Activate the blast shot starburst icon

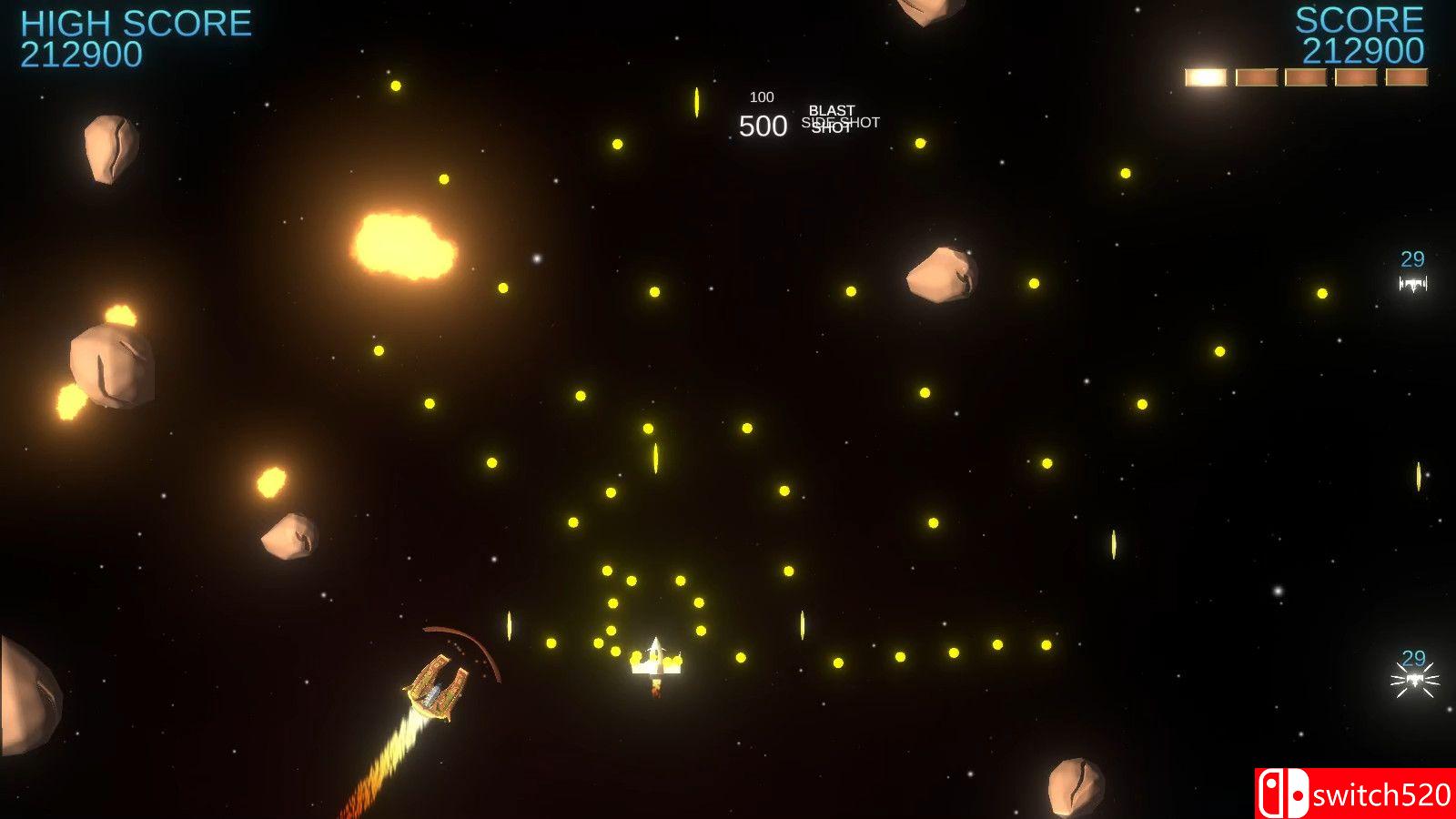(x=1414, y=680)
